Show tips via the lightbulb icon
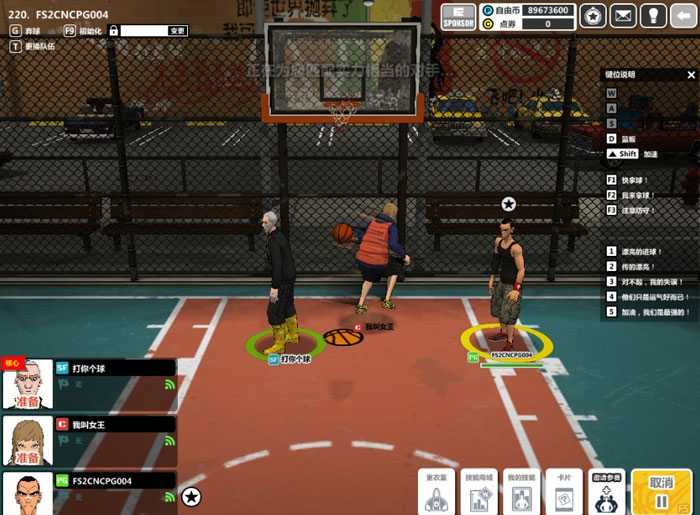 click(x=653, y=16)
